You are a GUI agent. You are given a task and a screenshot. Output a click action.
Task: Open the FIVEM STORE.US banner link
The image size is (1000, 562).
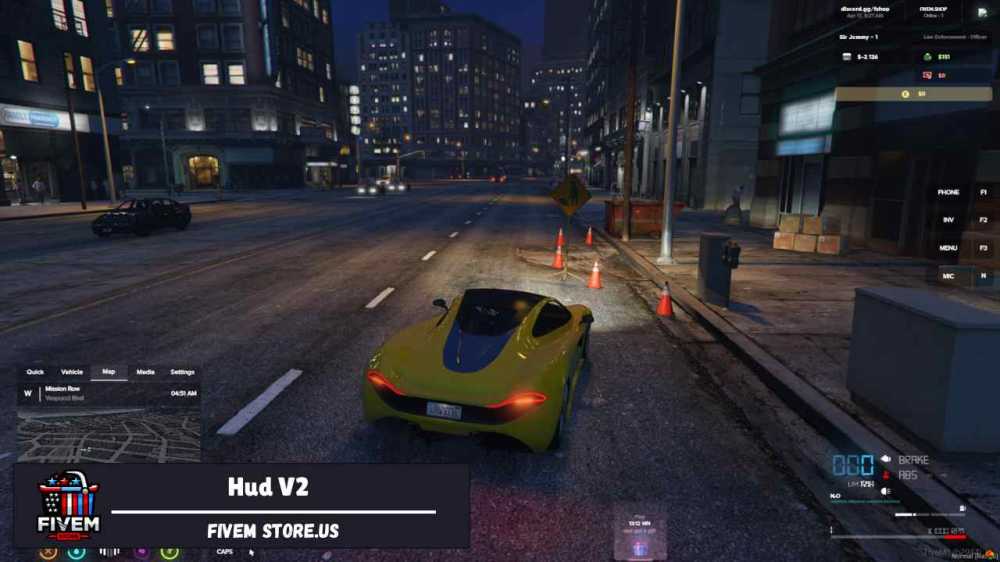point(273,531)
